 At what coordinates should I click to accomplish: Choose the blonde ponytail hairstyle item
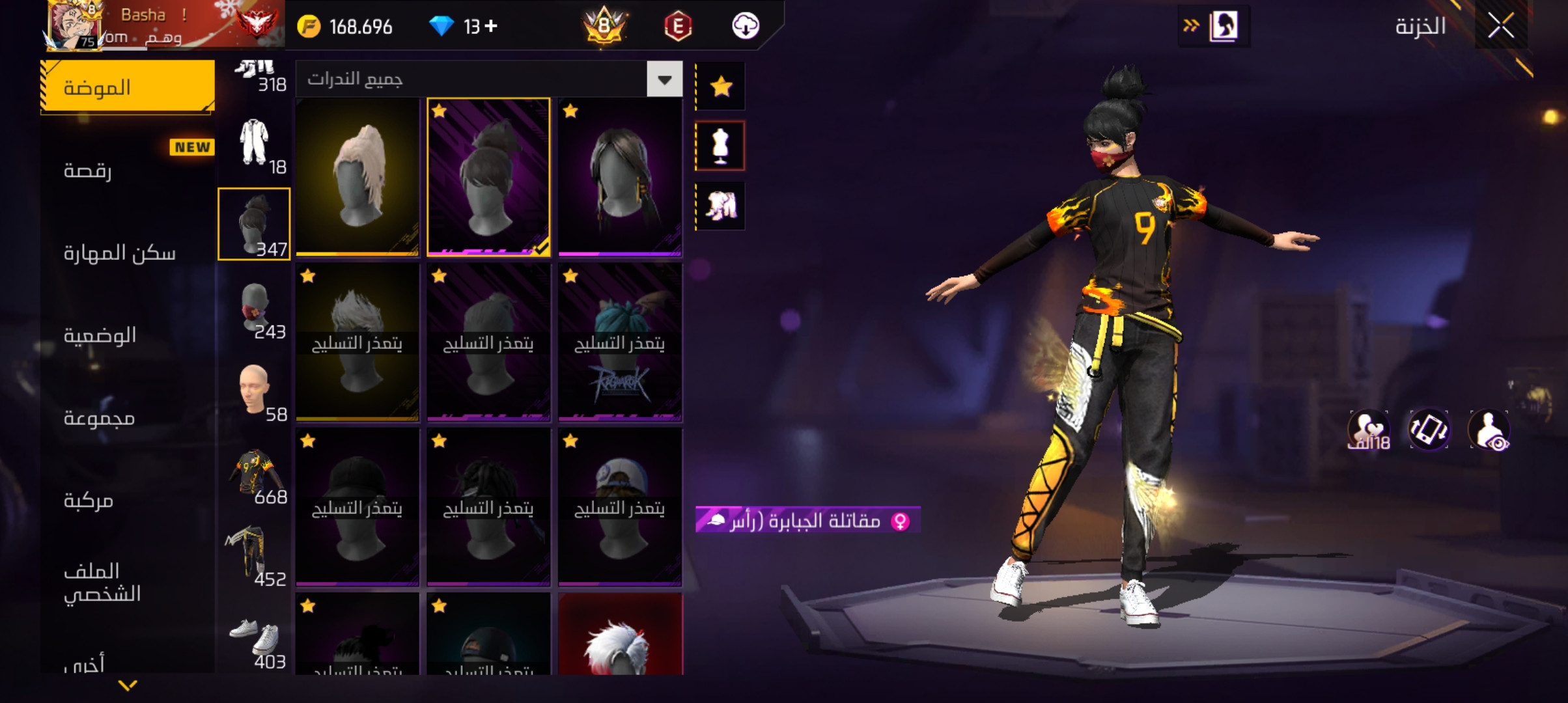[357, 177]
